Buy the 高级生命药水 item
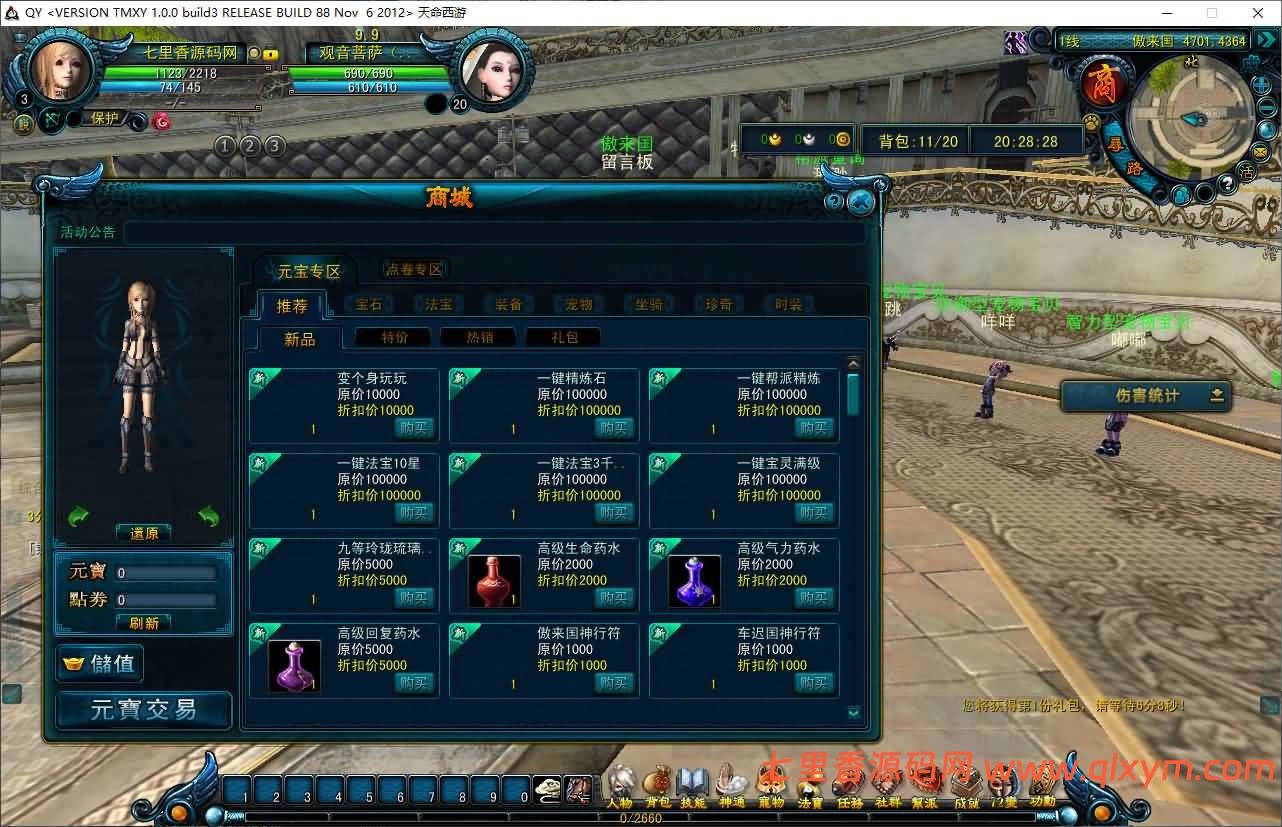The width and height of the screenshot is (1282, 827). [614, 597]
